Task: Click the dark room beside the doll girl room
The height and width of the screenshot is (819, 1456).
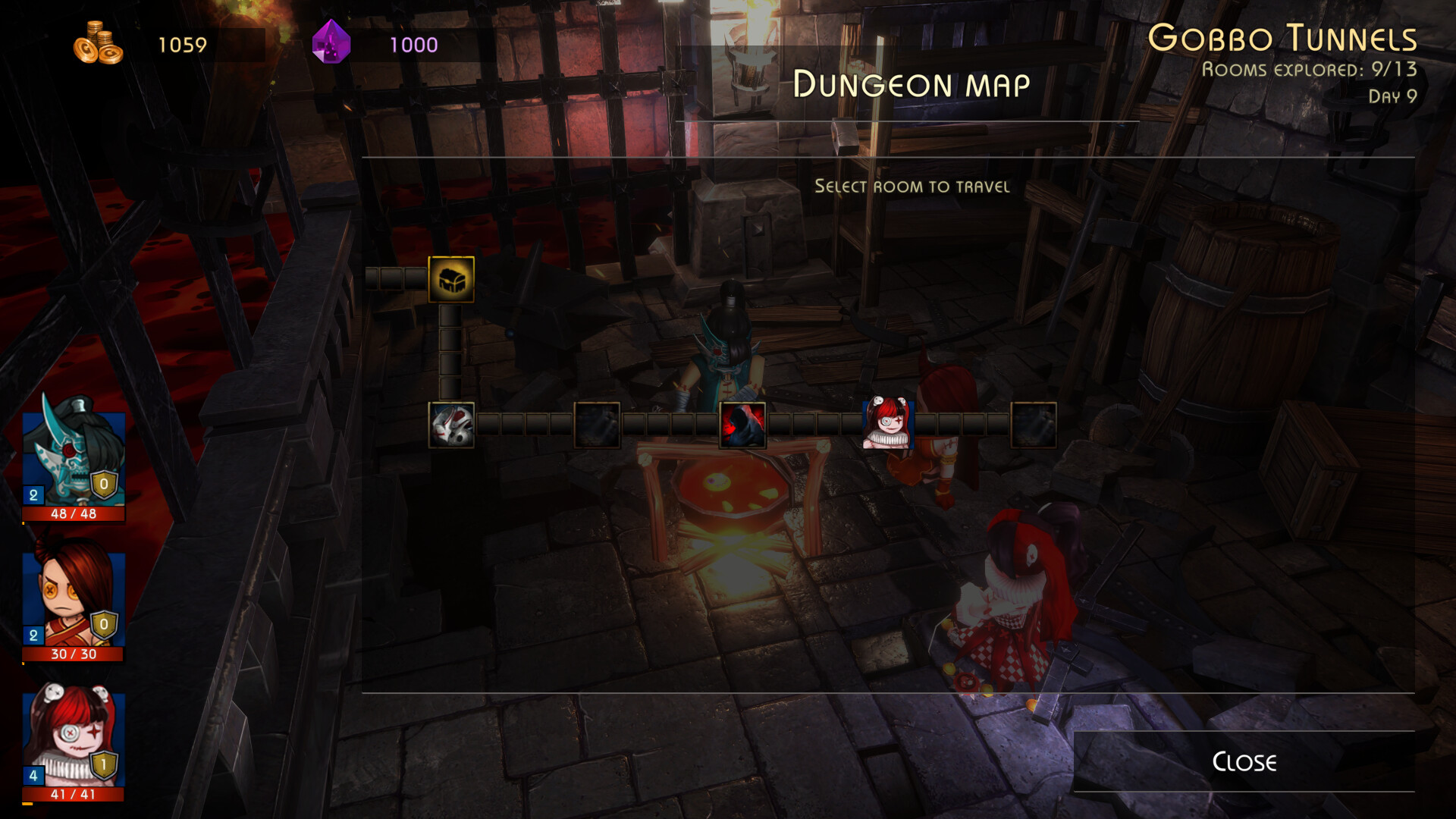Action: (x=1034, y=426)
